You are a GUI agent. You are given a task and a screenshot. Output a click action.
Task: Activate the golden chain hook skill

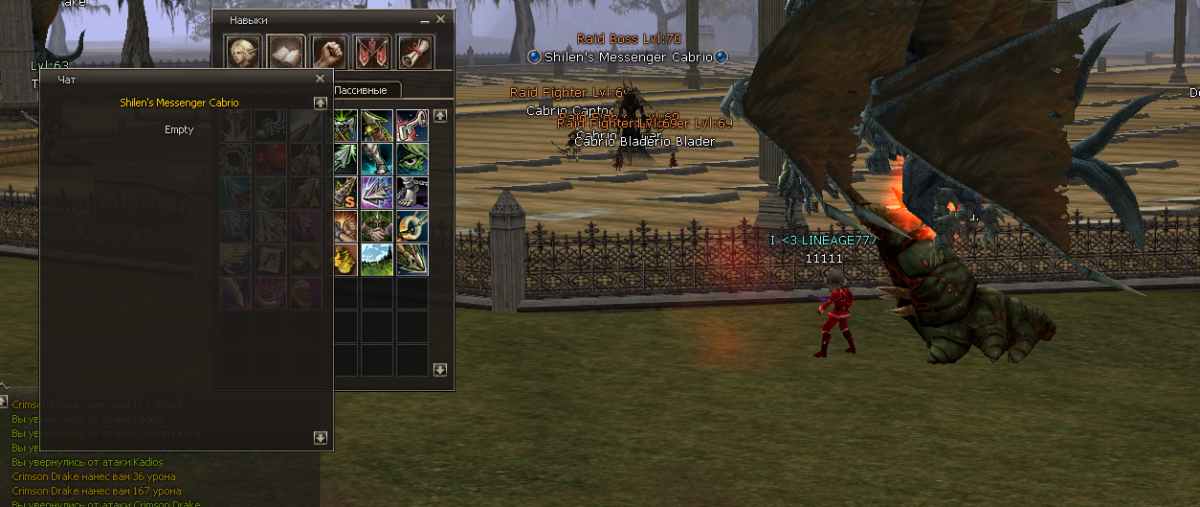[x=412, y=227]
